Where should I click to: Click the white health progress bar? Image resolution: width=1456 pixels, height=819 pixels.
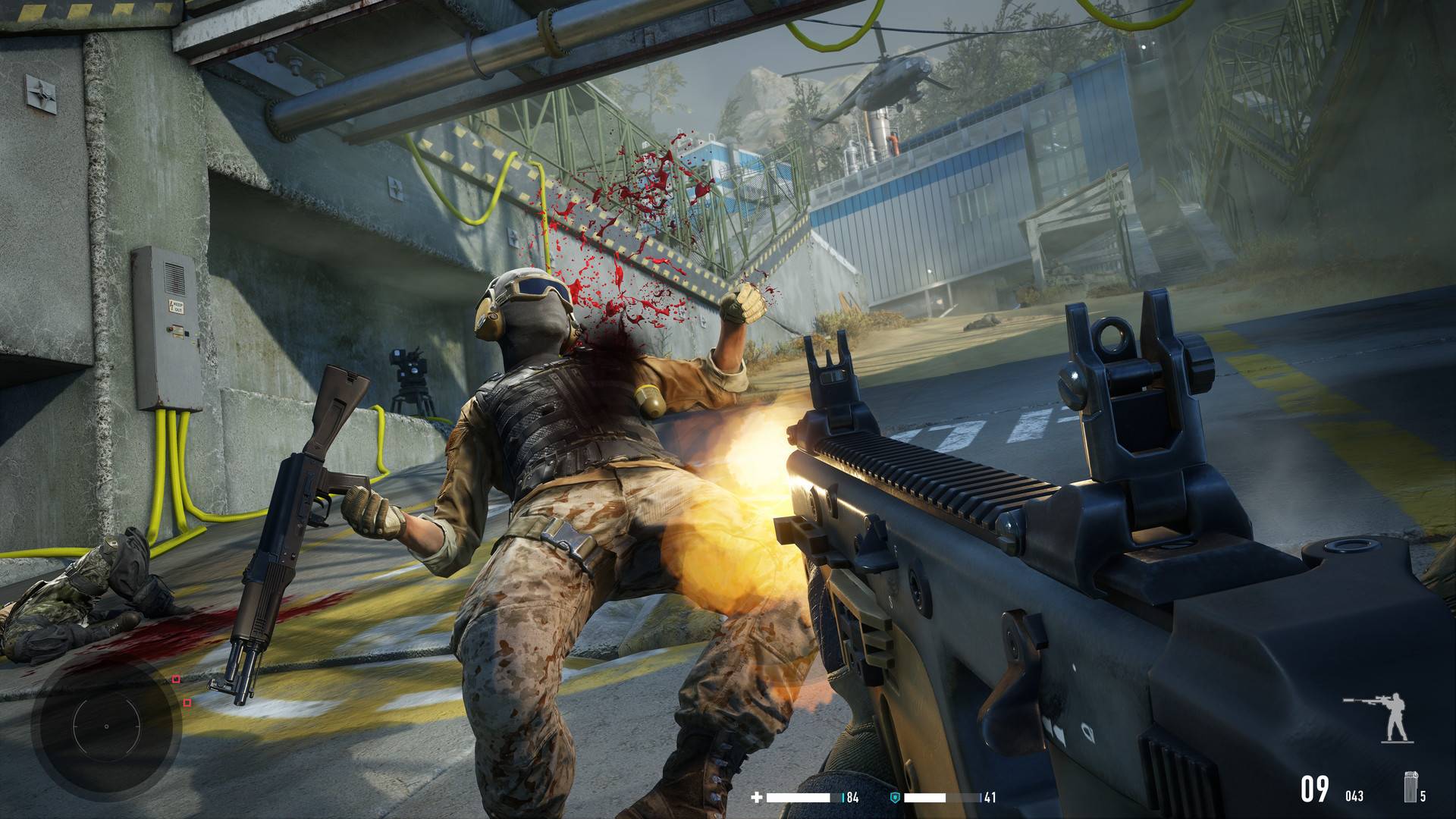tap(799, 797)
